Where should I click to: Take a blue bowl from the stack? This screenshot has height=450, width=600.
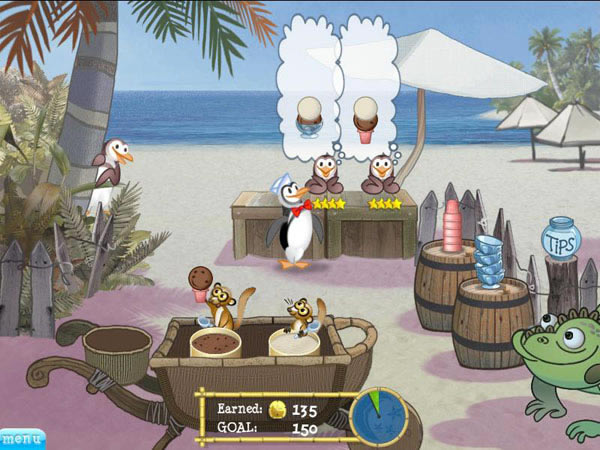pos(489,260)
